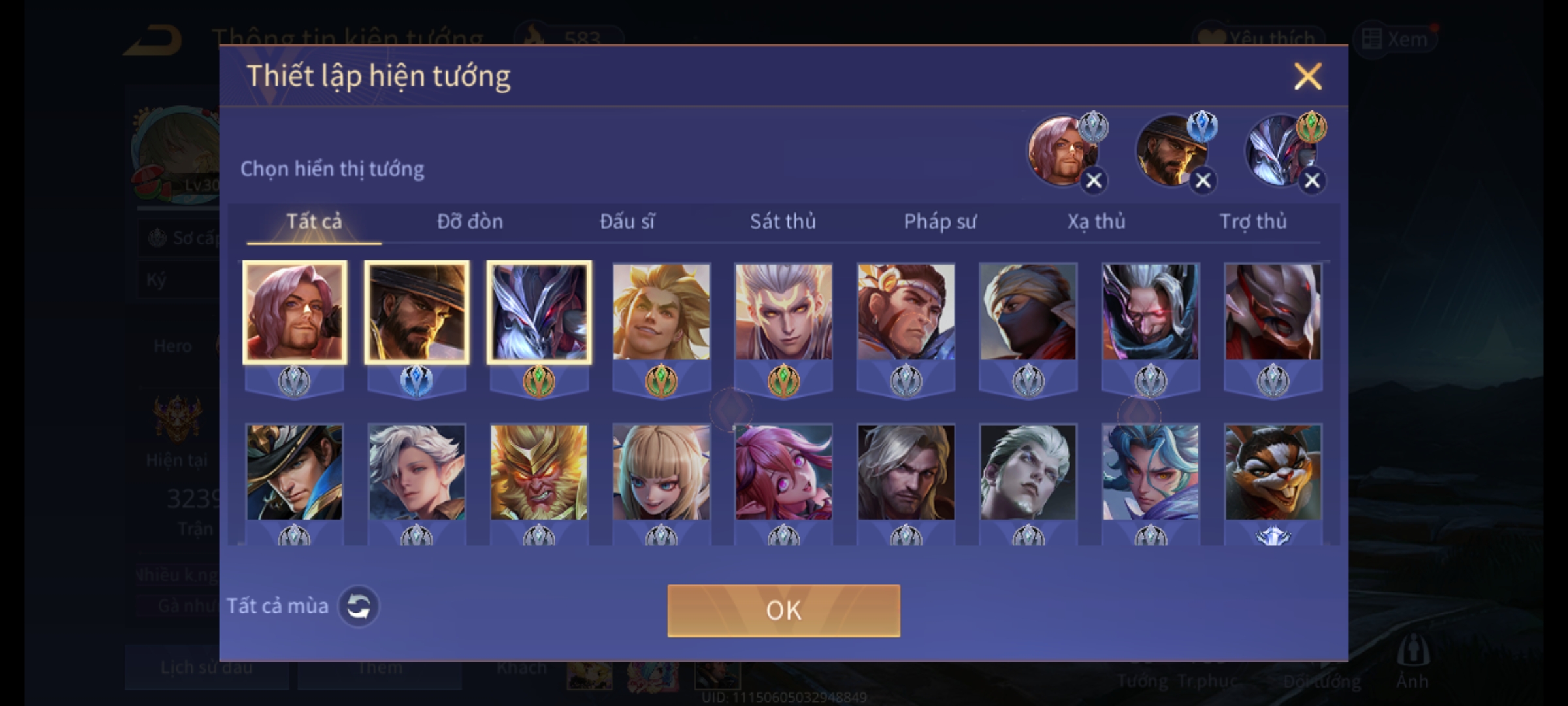Select the Pháp sư tab
1568x706 pixels.
click(939, 222)
